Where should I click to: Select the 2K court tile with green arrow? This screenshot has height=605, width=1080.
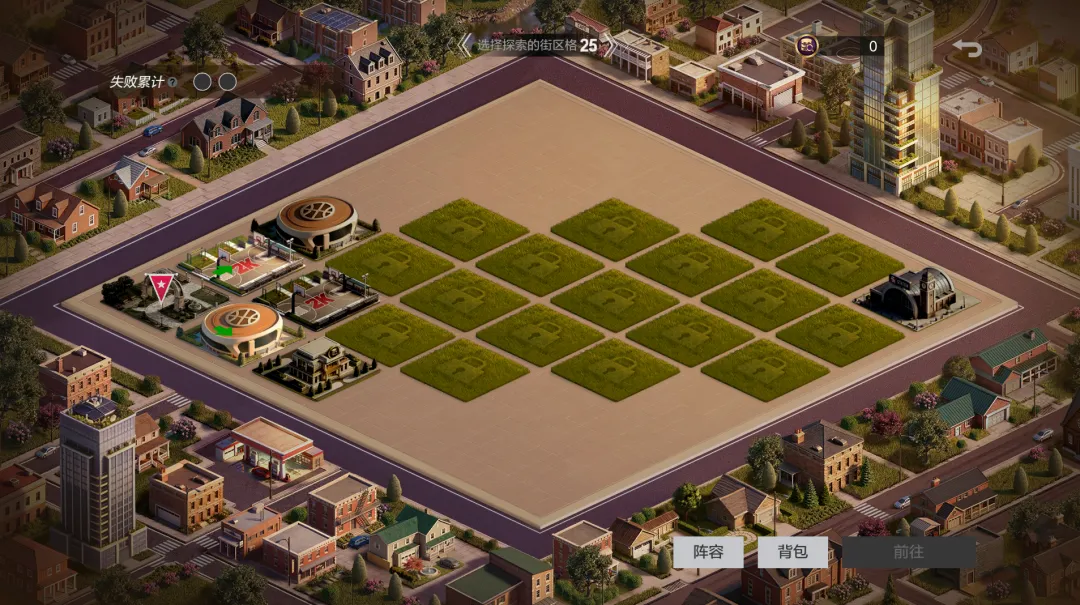pyautogui.click(x=243, y=265)
